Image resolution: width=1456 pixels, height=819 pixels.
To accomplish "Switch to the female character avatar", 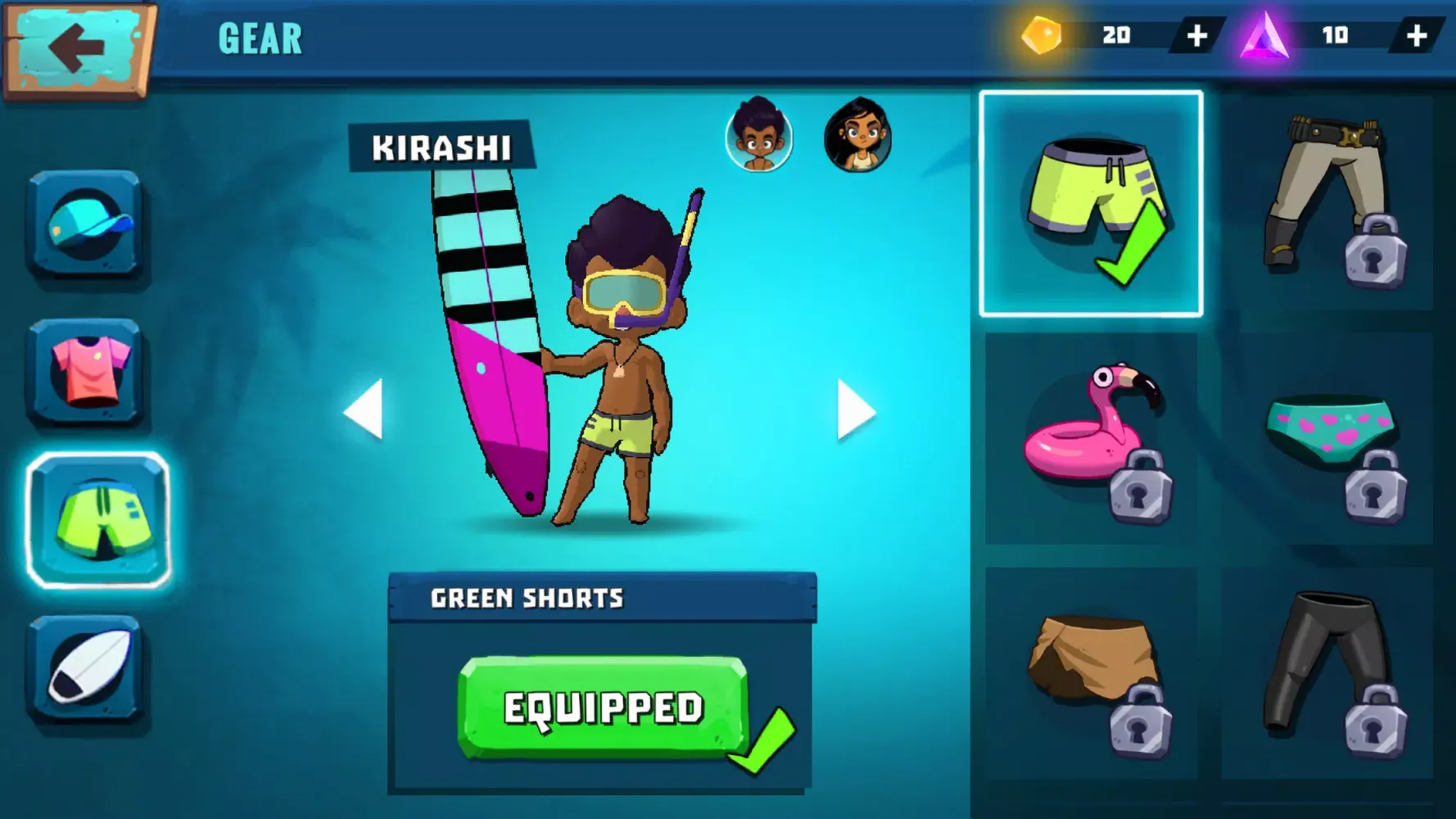I will [x=857, y=139].
